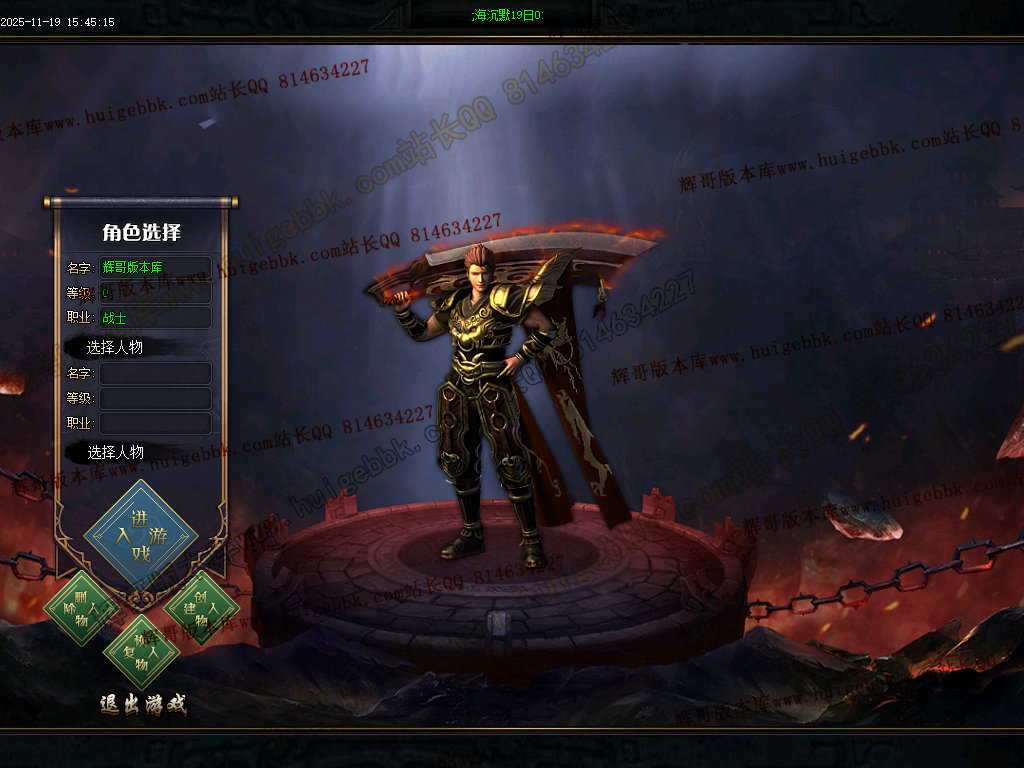Open 创建人物 to create a character
The height and width of the screenshot is (768, 1024).
coord(200,607)
